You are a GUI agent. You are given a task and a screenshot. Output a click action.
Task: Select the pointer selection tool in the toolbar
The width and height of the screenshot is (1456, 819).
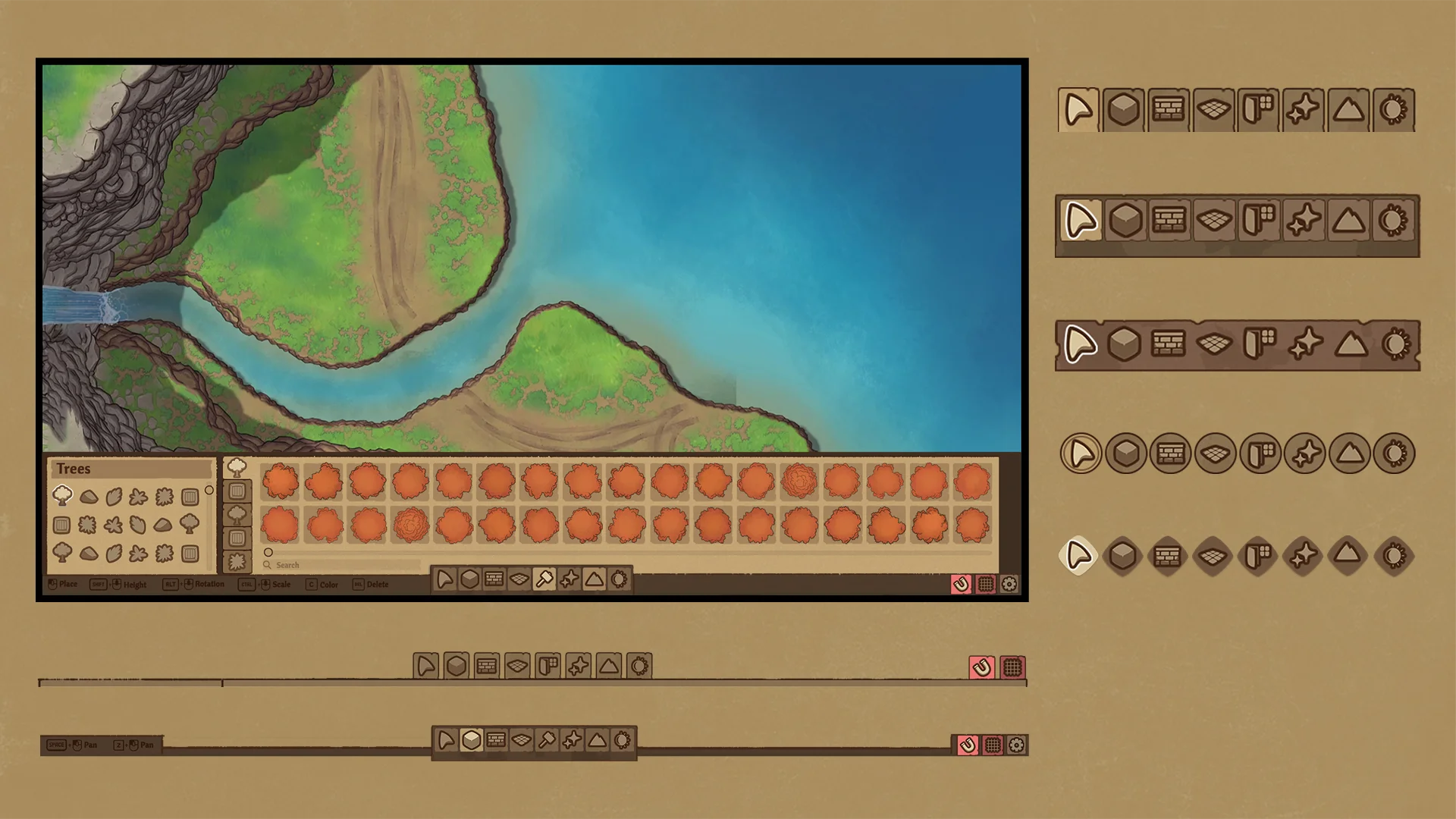pyautogui.click(x=446, y=579)
